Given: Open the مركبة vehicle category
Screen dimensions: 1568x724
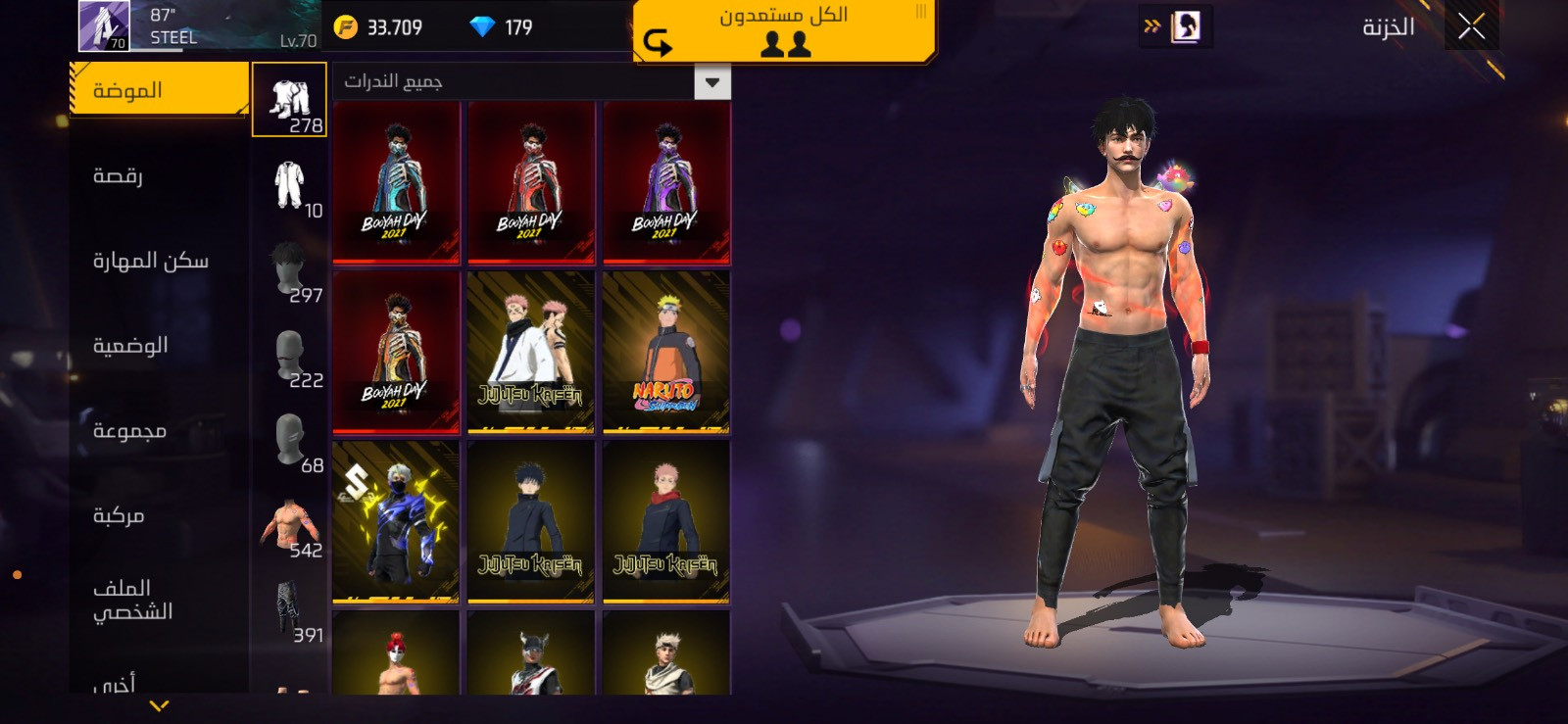Looking at the screenshot, I should (x=119, y=515).
